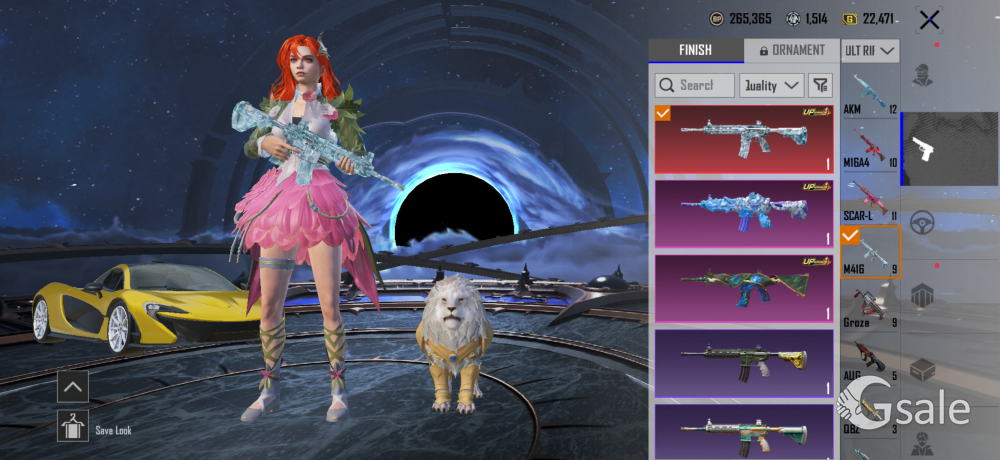
Task: Open the Ornament tab
Action: 791,51
